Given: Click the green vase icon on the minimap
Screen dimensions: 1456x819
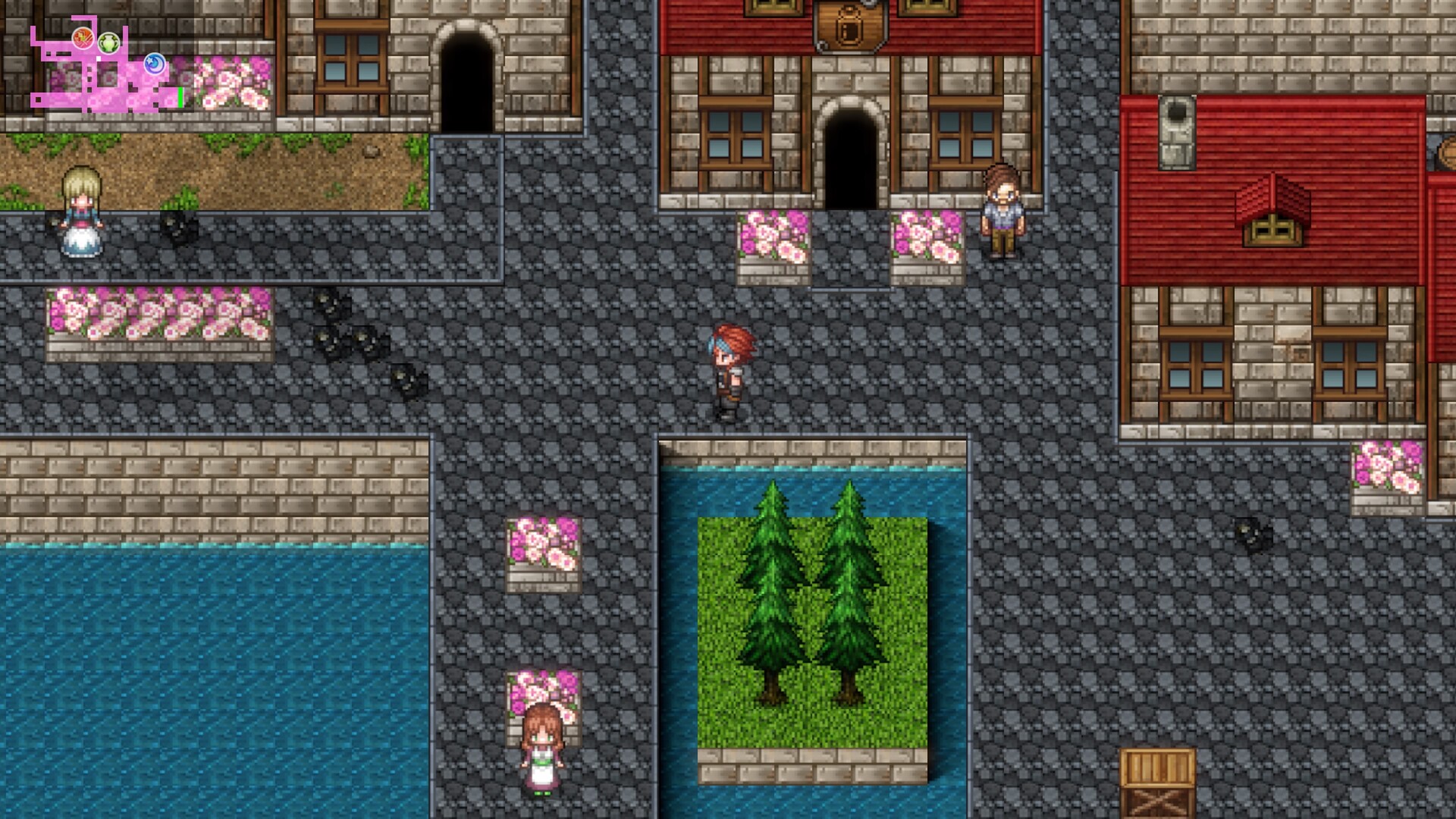Looking at the screenshot, I should pos(108,42).
